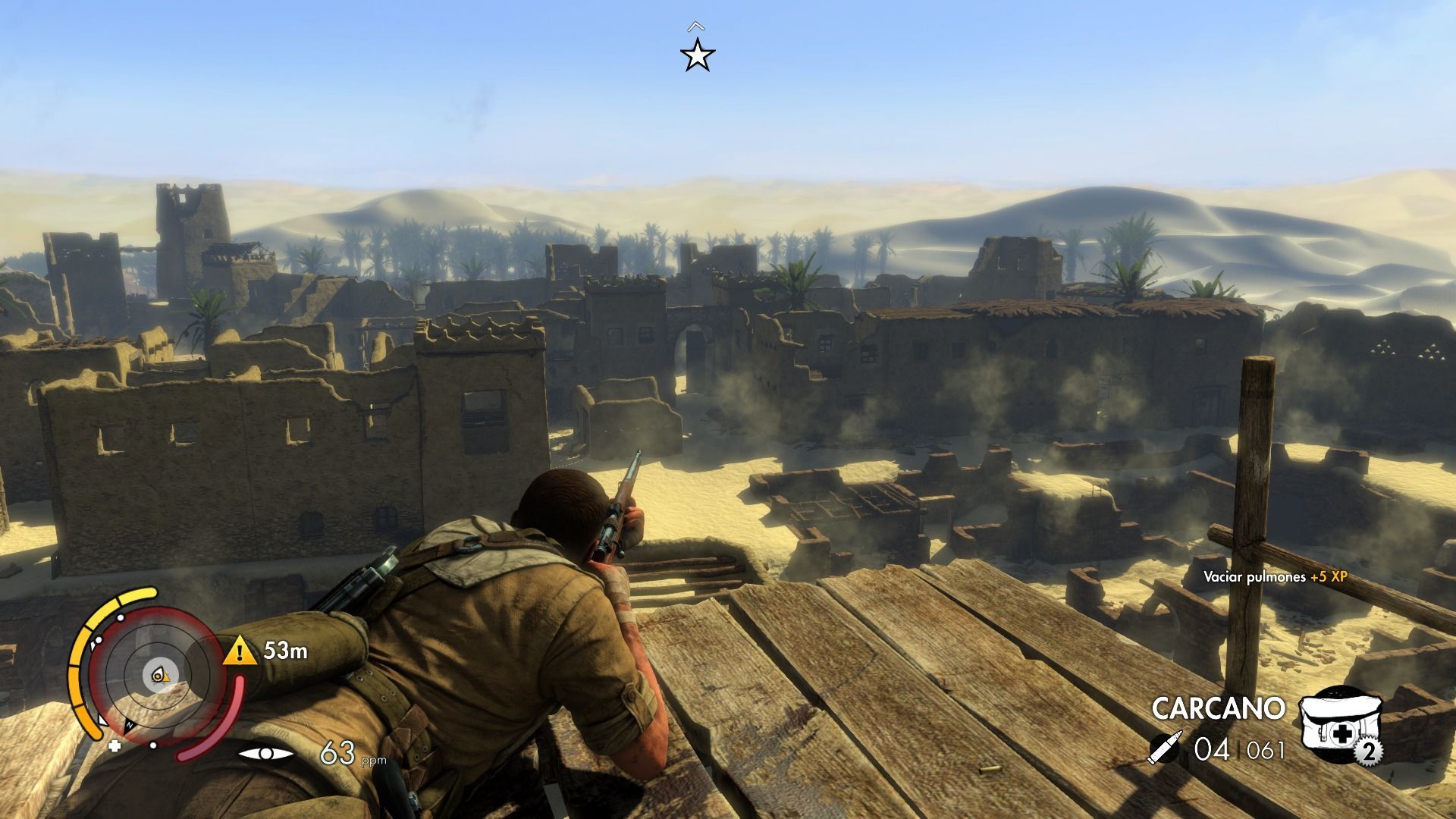1456x819 pixels.
Task: Click the eye visibility indicator icon
Action: point(266,753)
